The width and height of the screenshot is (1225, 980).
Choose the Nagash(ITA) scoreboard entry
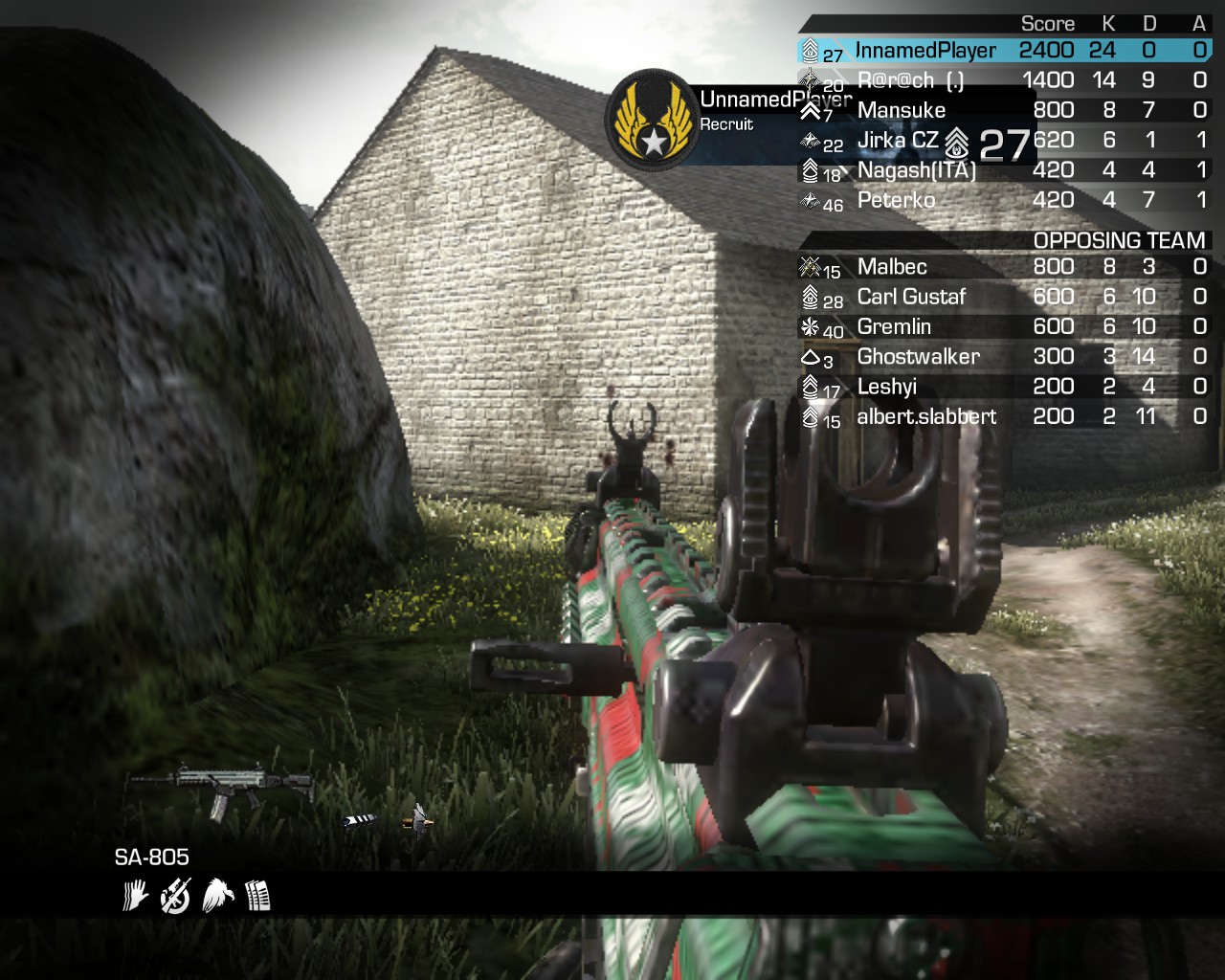point(916,171)
